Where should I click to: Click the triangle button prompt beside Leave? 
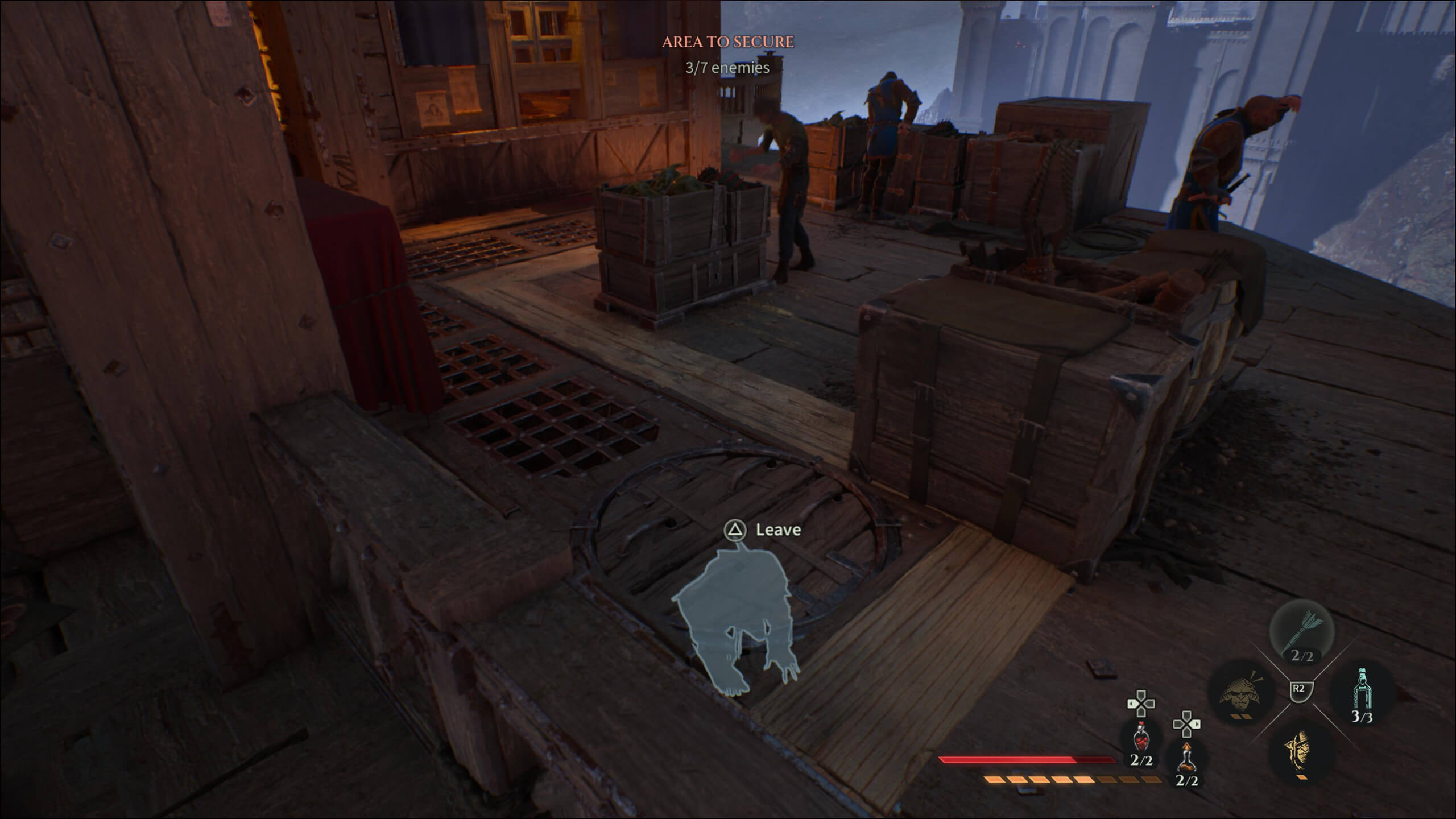(x=735, y=530)
